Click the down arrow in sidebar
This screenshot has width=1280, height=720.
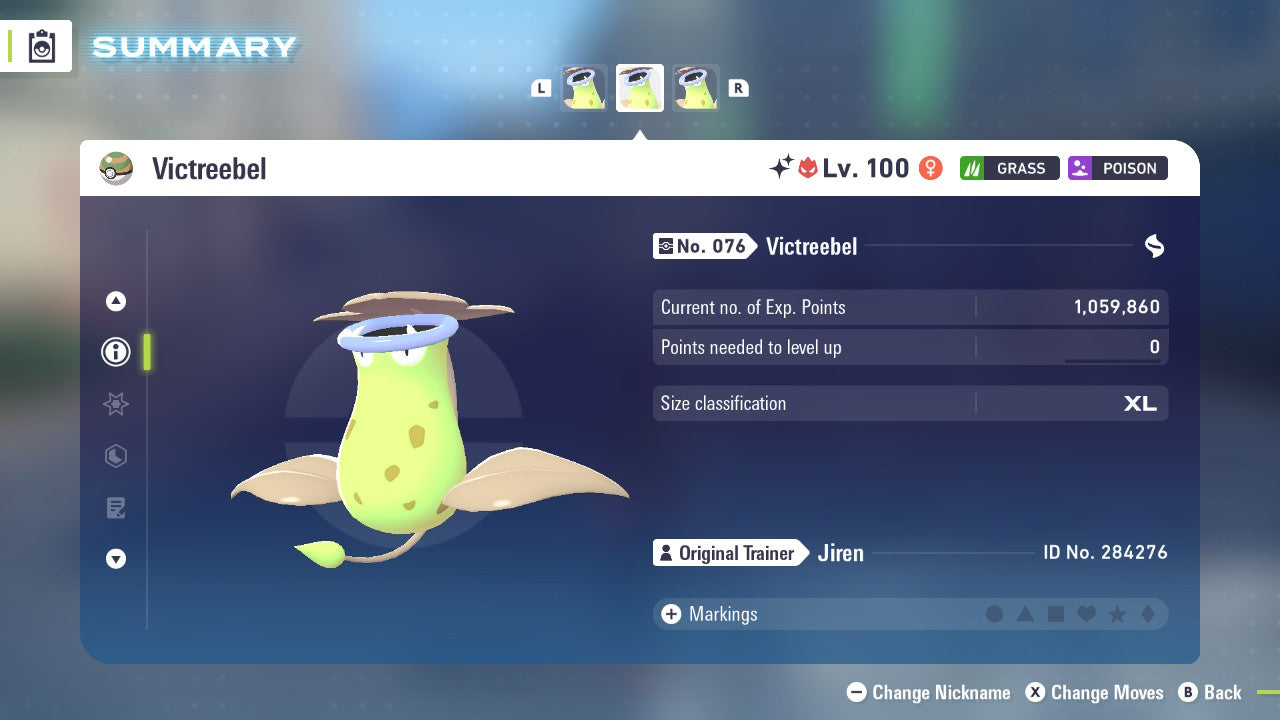[115, 560]
